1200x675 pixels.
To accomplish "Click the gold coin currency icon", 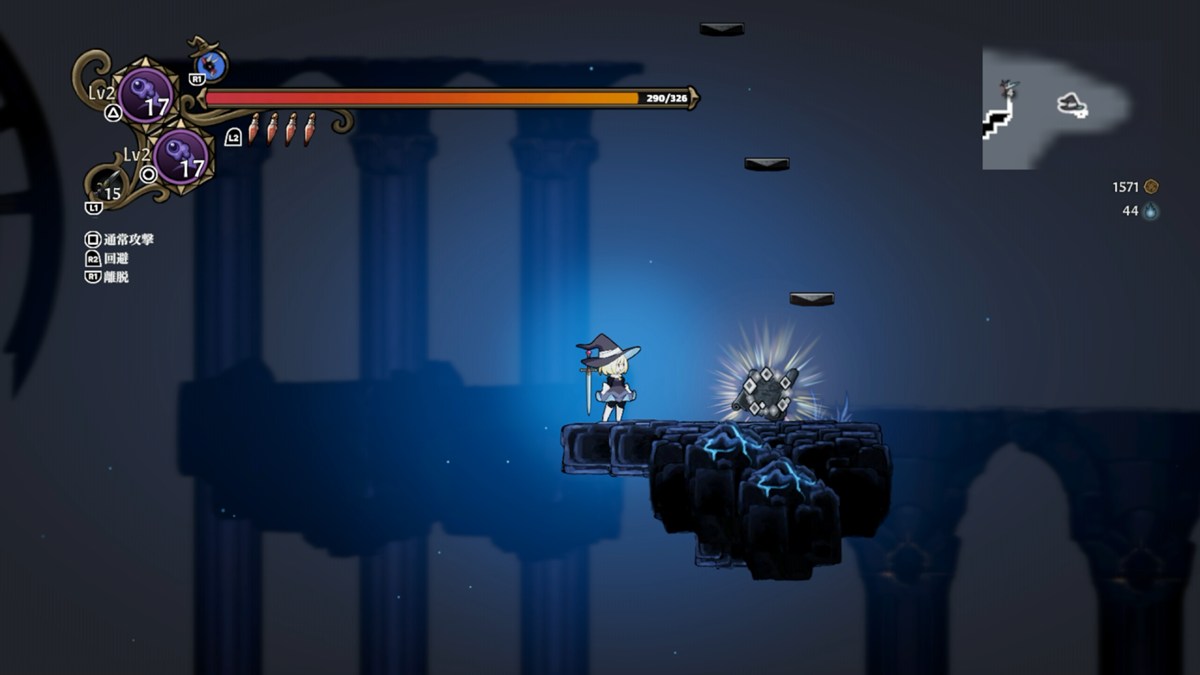I will (1151, 187).
